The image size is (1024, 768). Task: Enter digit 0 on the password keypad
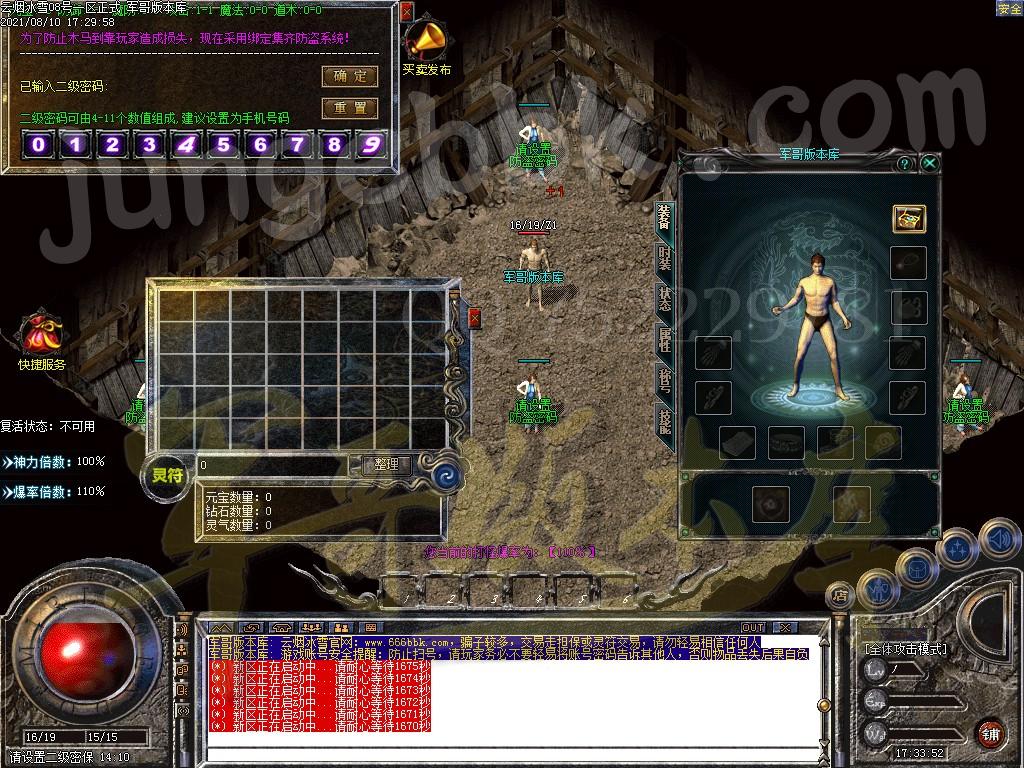(x=38, y=145)
